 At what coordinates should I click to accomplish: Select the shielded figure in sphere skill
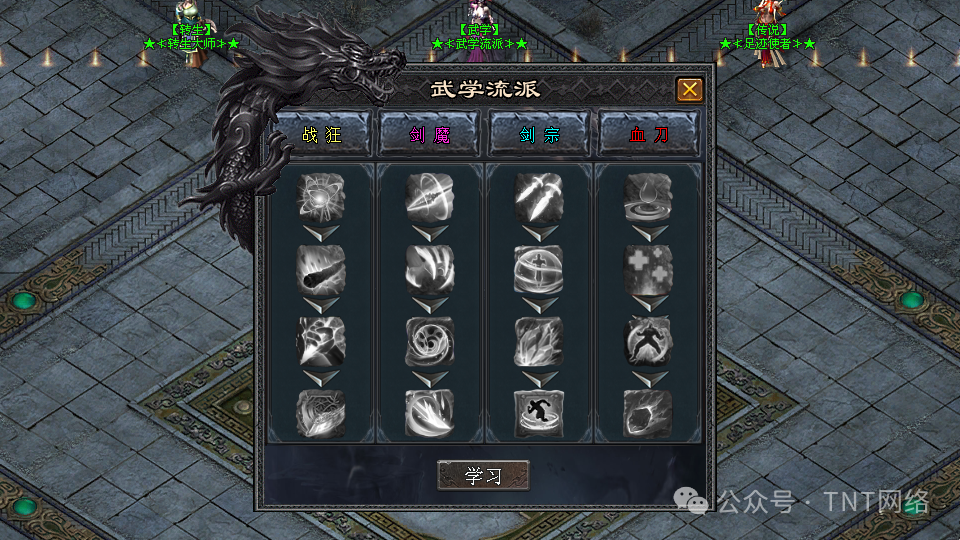coord(539,268)
